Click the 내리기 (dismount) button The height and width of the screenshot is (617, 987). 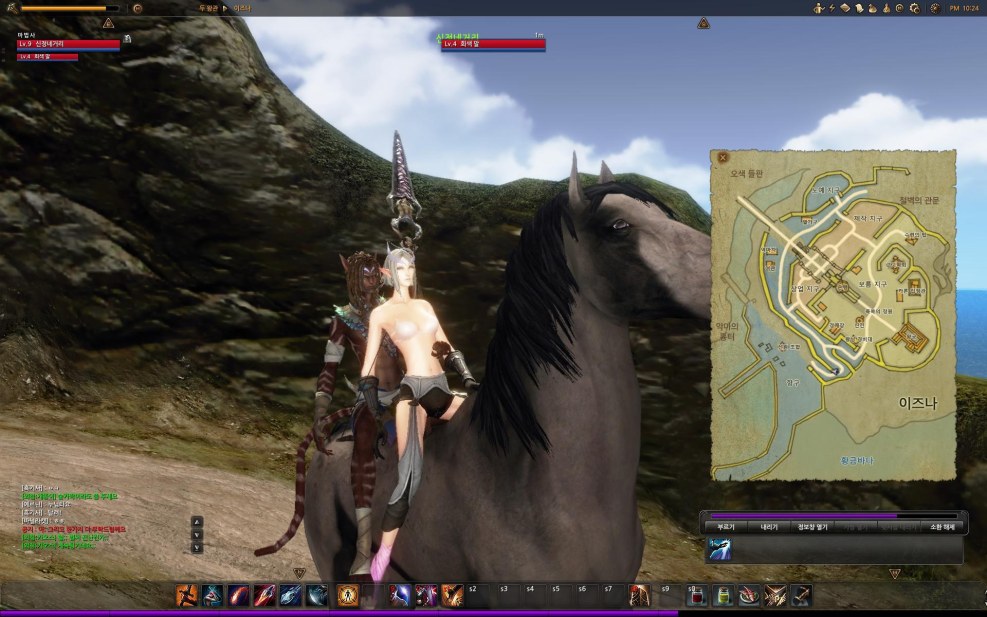tap(769, 527)
